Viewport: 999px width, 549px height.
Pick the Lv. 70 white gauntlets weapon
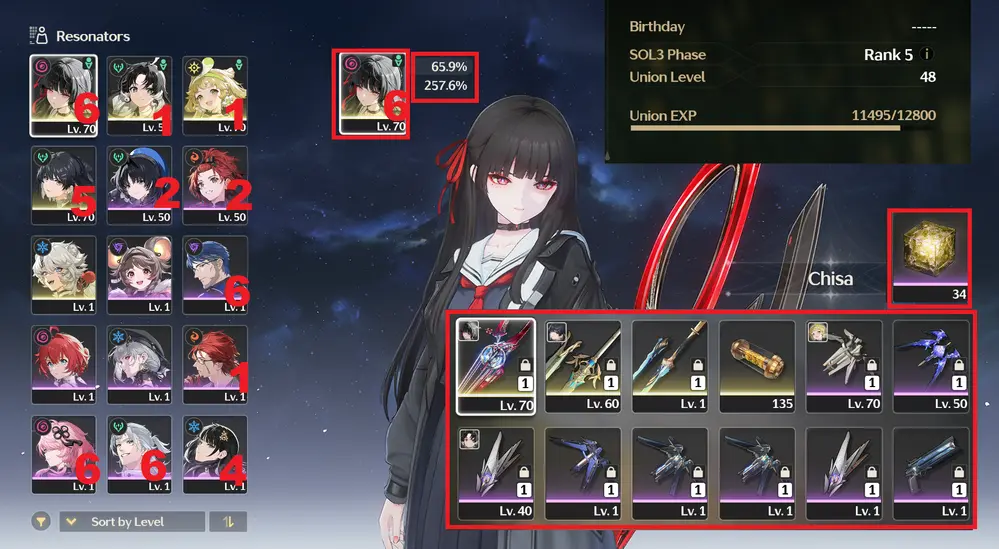click(844, 366)
